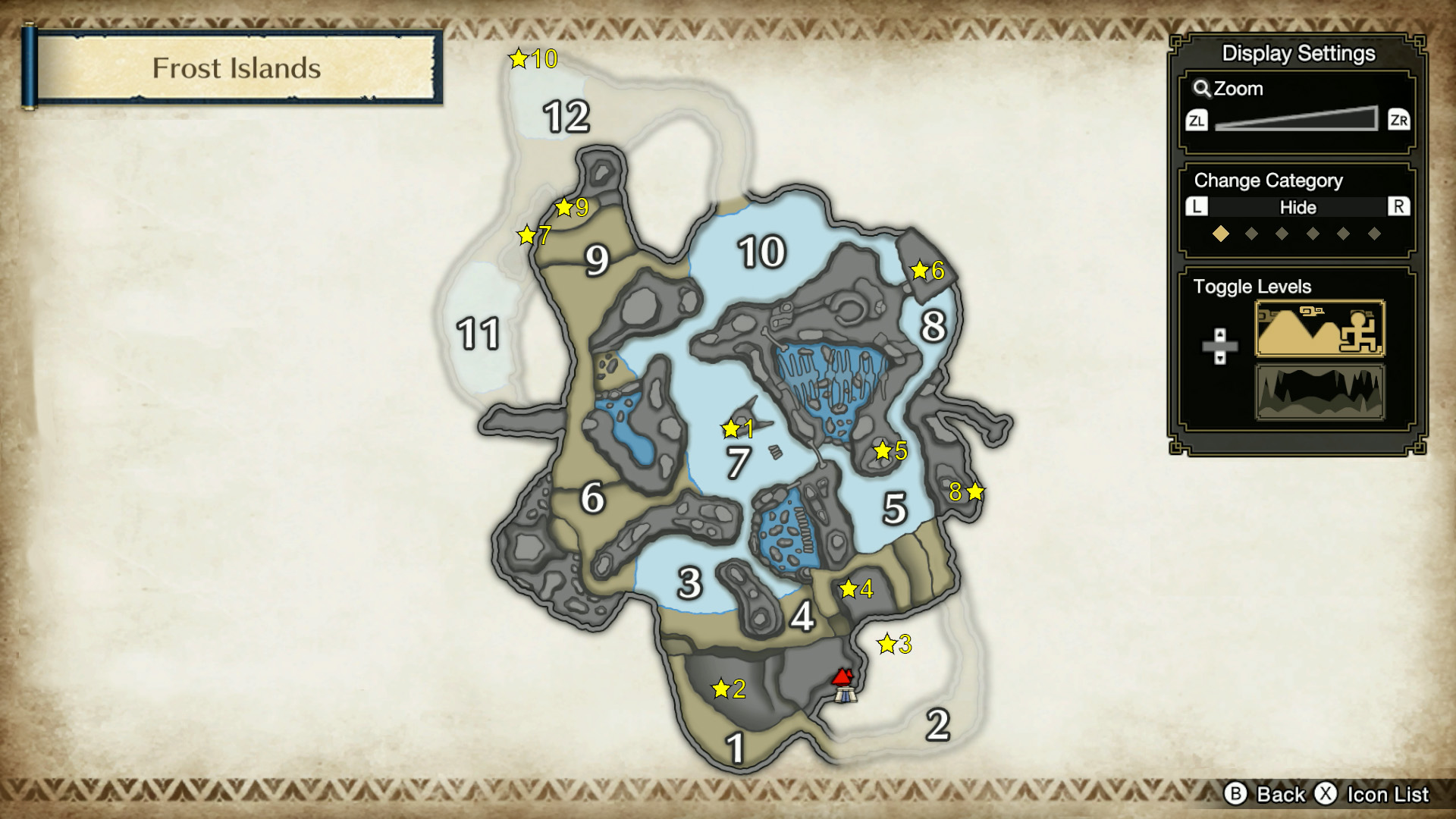The image size is (1456, 819).
Task: Click the L button to change category
Action: coord(1198,208)
